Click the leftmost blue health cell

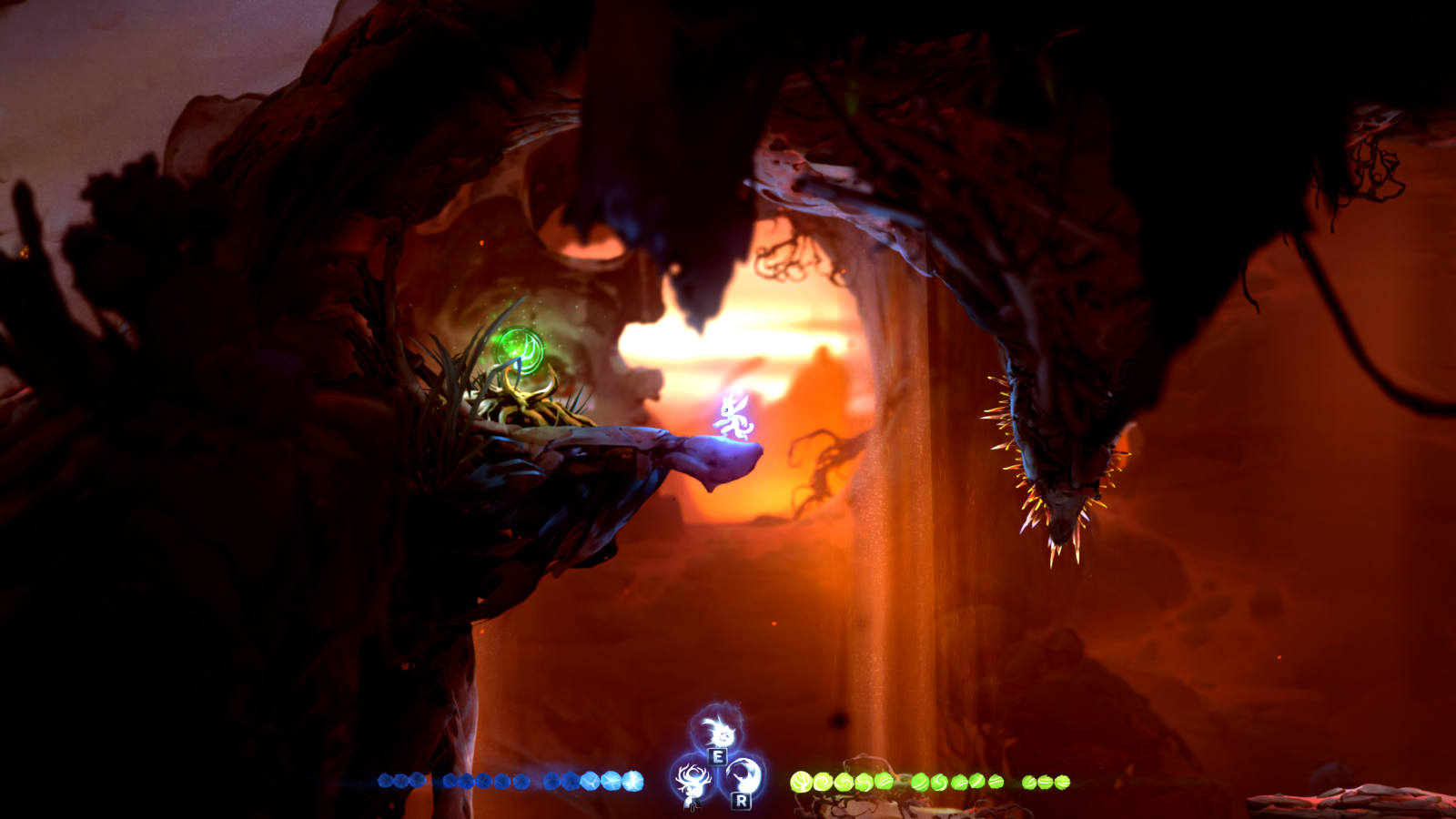(384, 781)
